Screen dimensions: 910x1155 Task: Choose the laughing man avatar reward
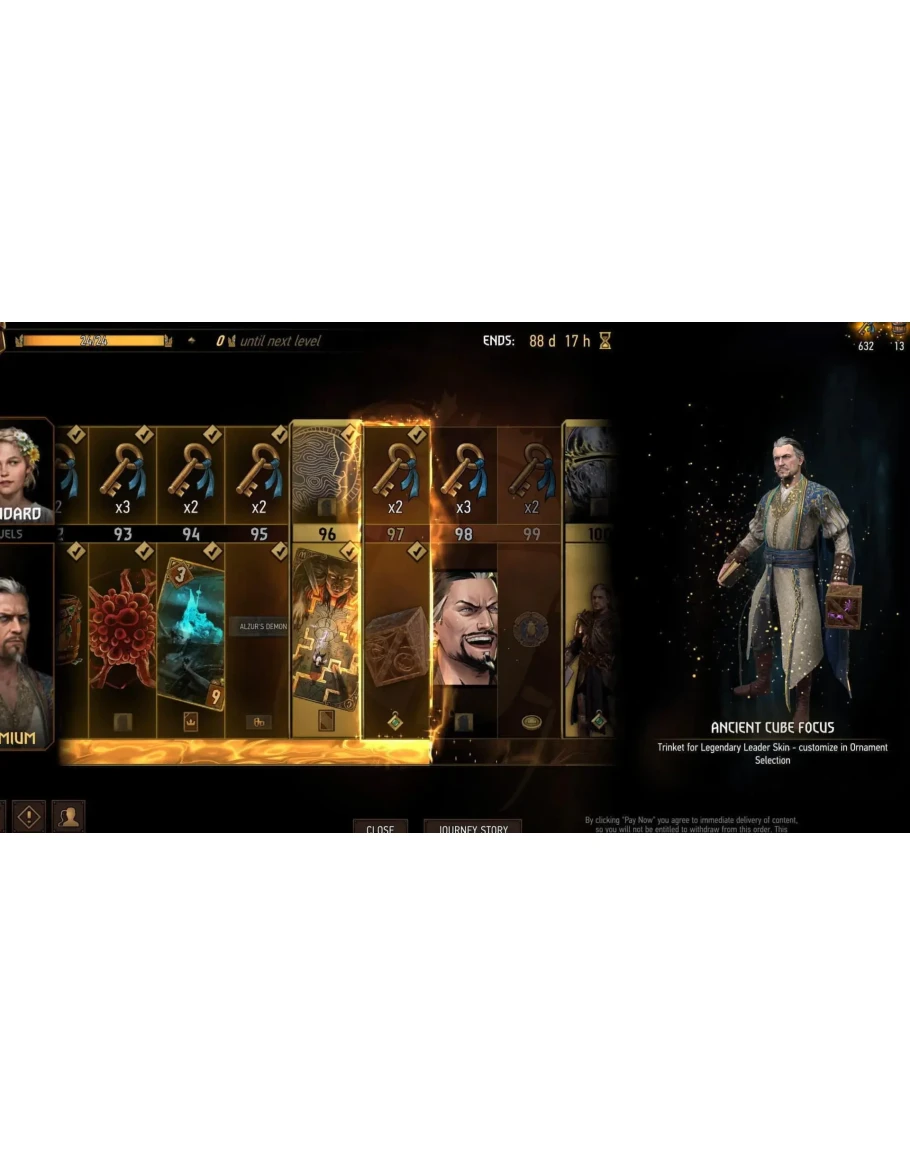(464, 630)
